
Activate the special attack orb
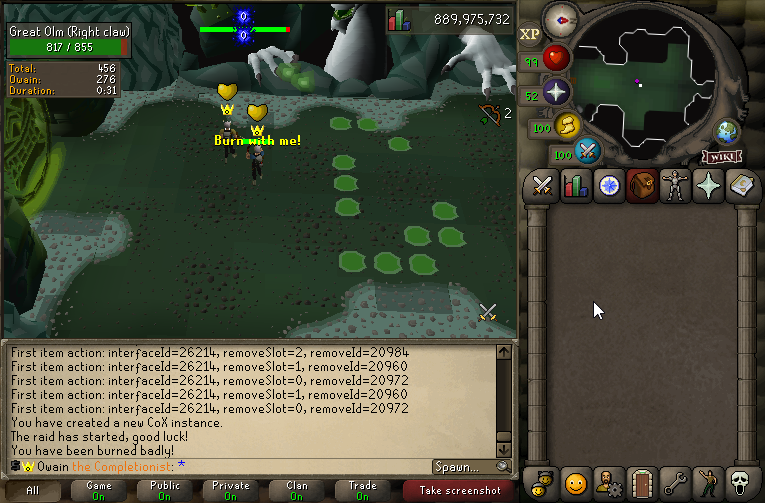click(x=587, y=151)
